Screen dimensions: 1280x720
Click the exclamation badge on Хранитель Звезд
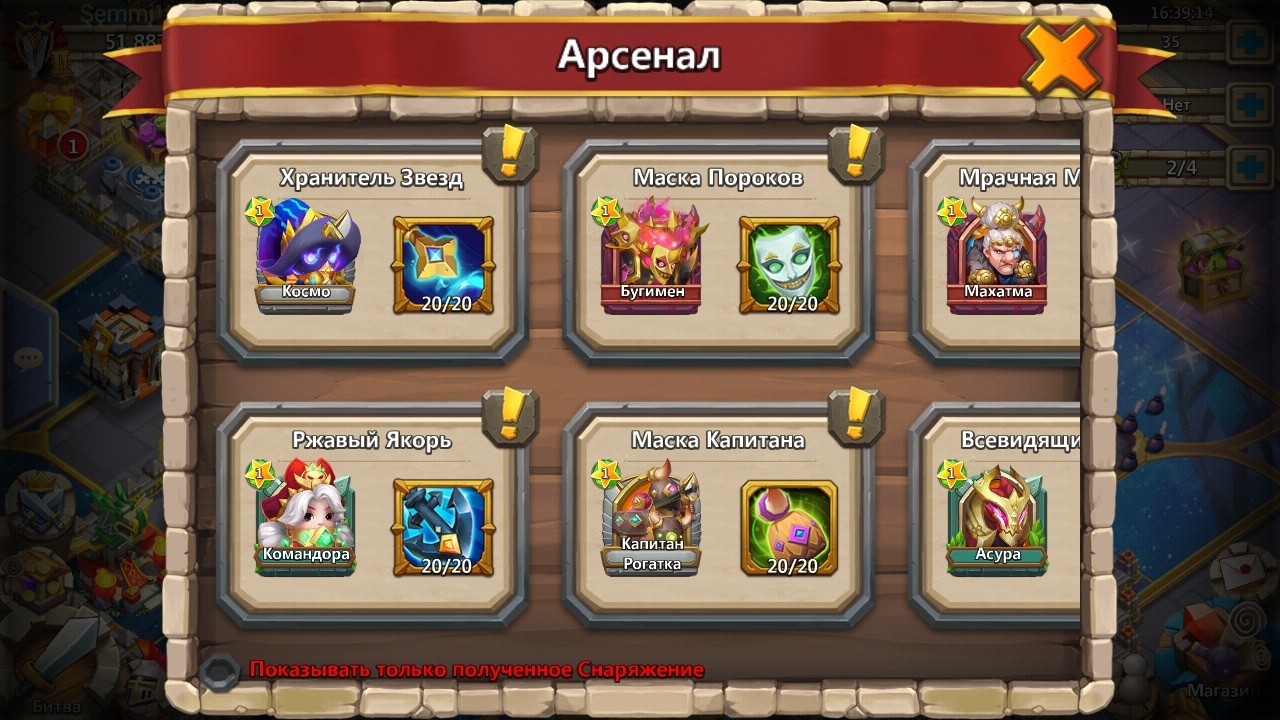[x=510, y=153]
